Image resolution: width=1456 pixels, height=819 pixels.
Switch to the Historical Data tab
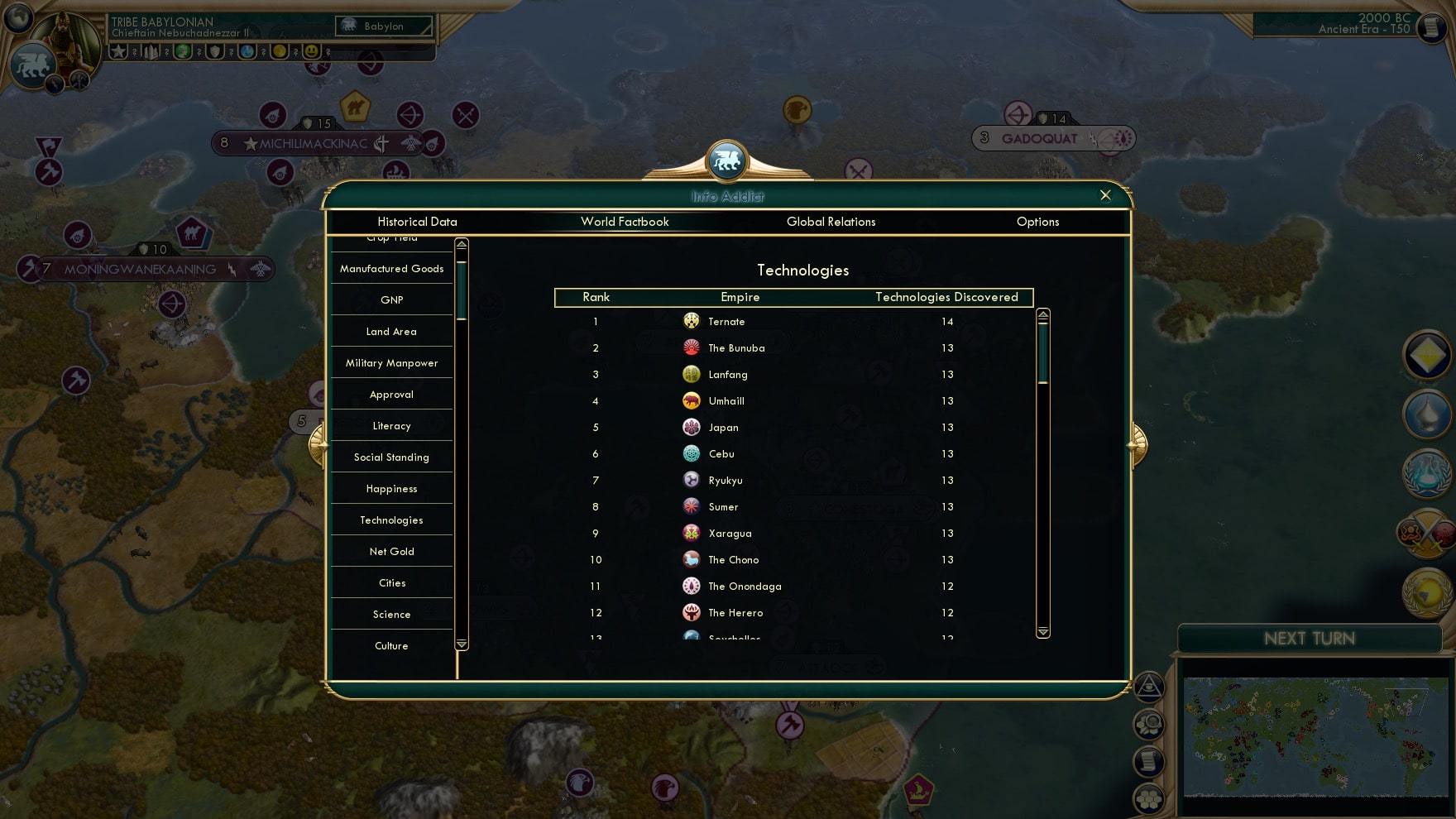[x=418, y=222]
